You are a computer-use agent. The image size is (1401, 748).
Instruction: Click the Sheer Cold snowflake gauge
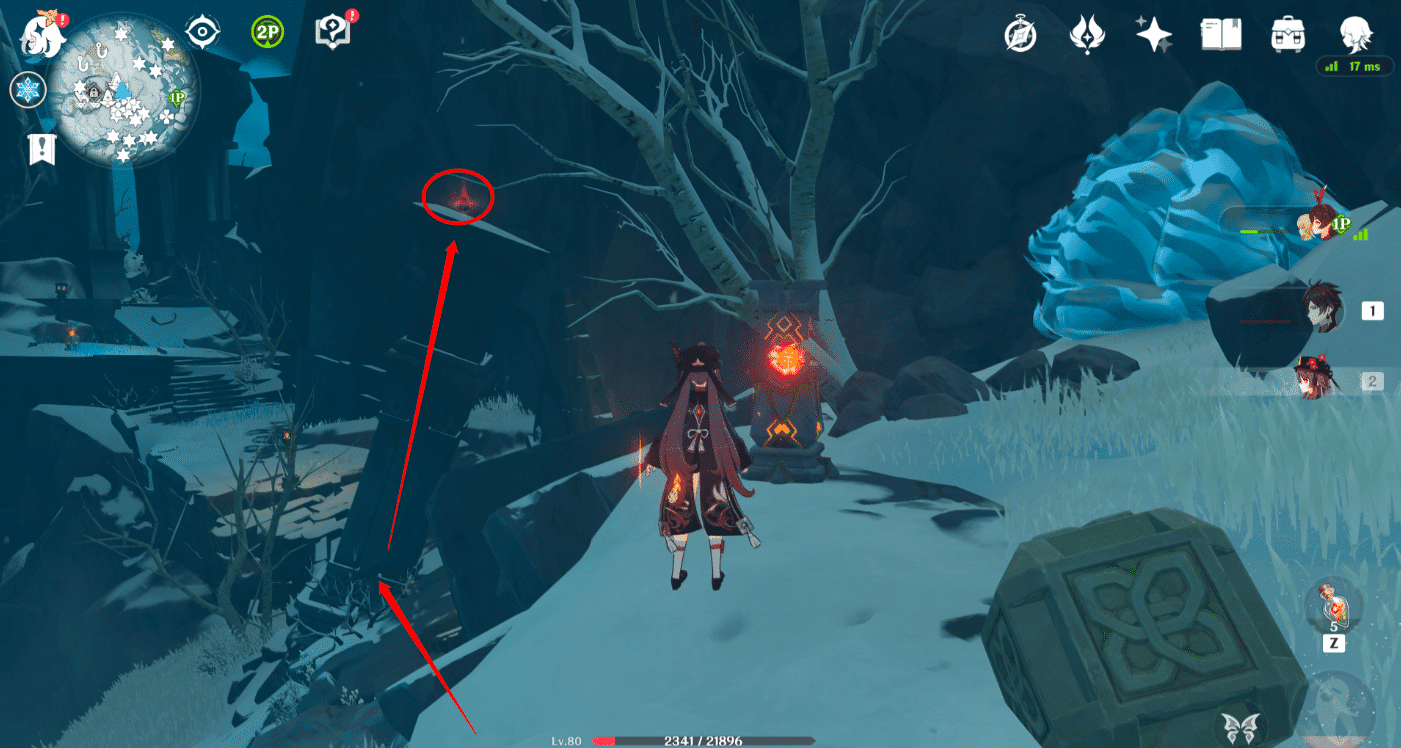(x=28, y=90)
